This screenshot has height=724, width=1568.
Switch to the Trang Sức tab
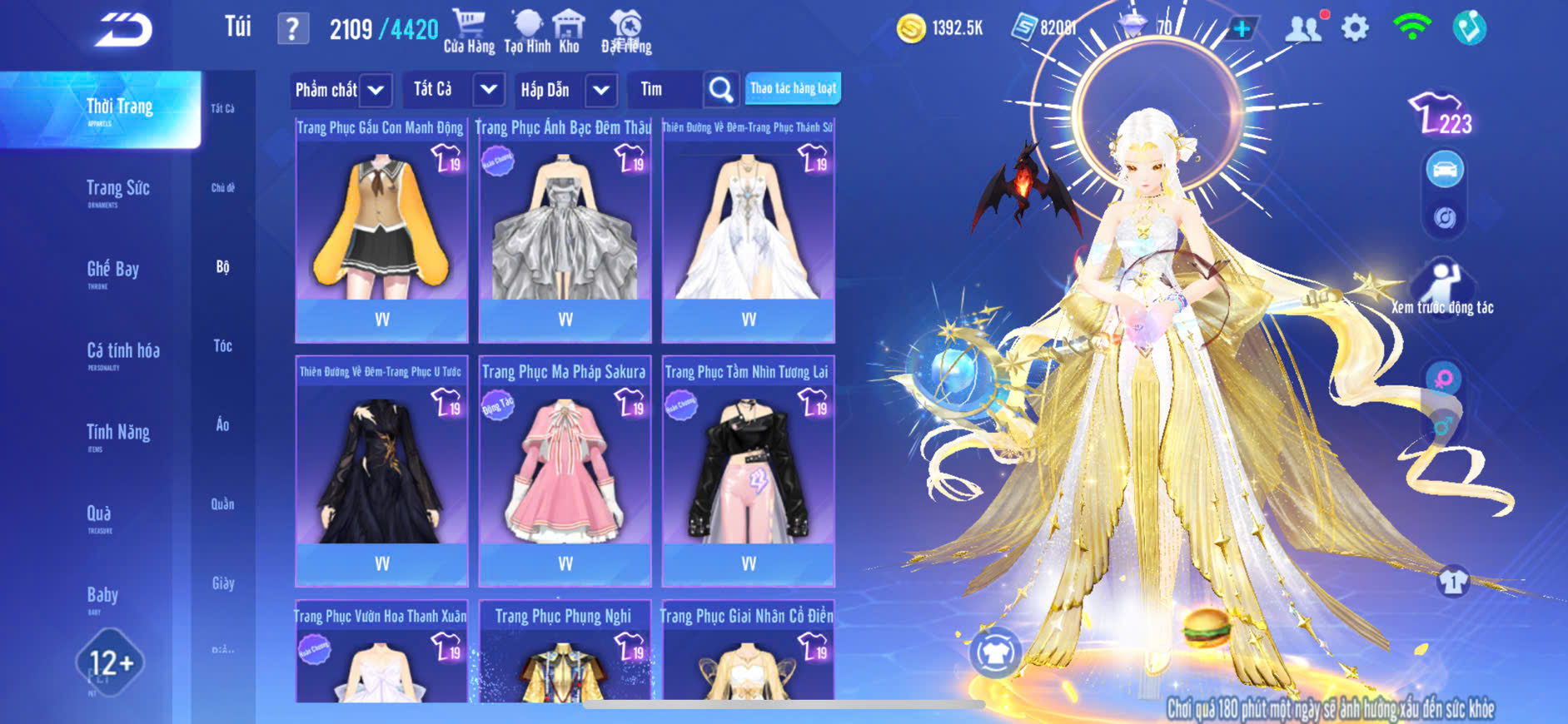coord(118,190)
